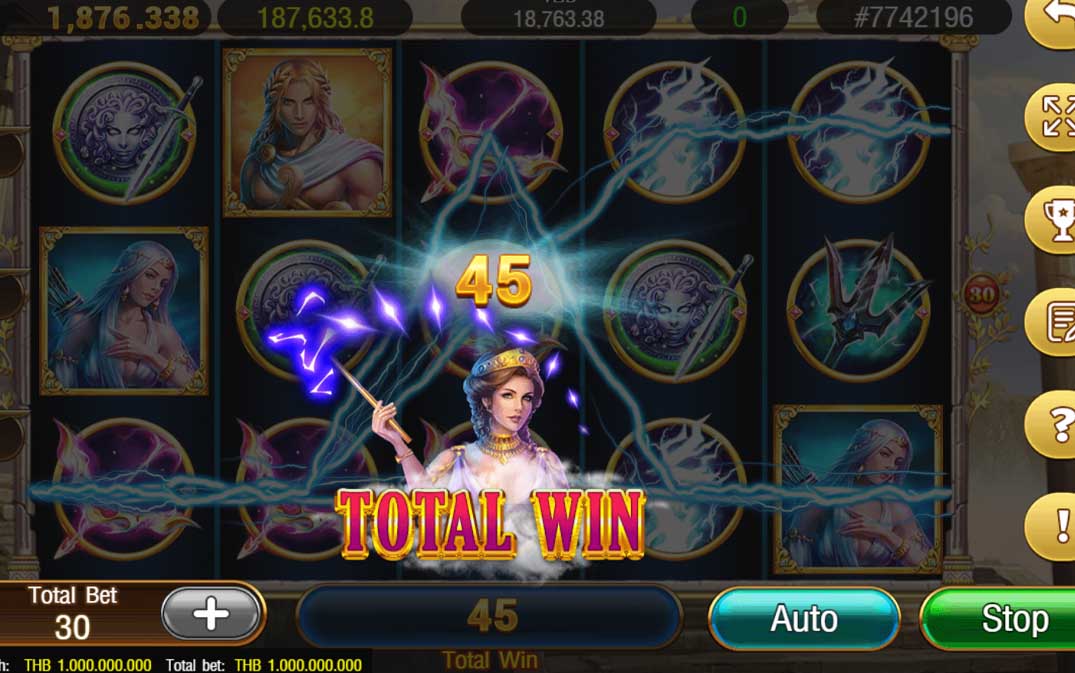1075x673 pixels.
Task: Toggle fullscreen with the expand arrows icon
Action: tap(1054, 119)
